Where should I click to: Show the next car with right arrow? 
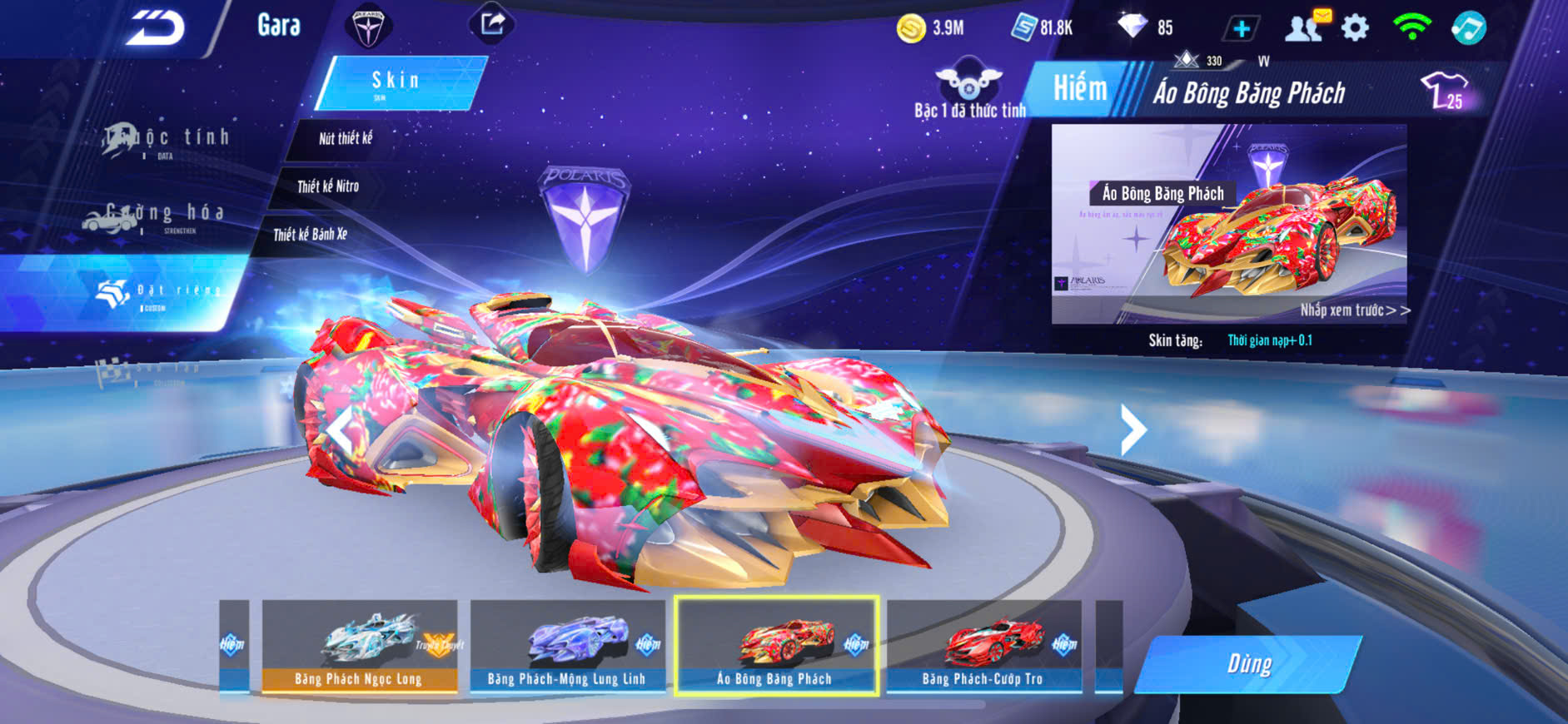pos(1132,429)
